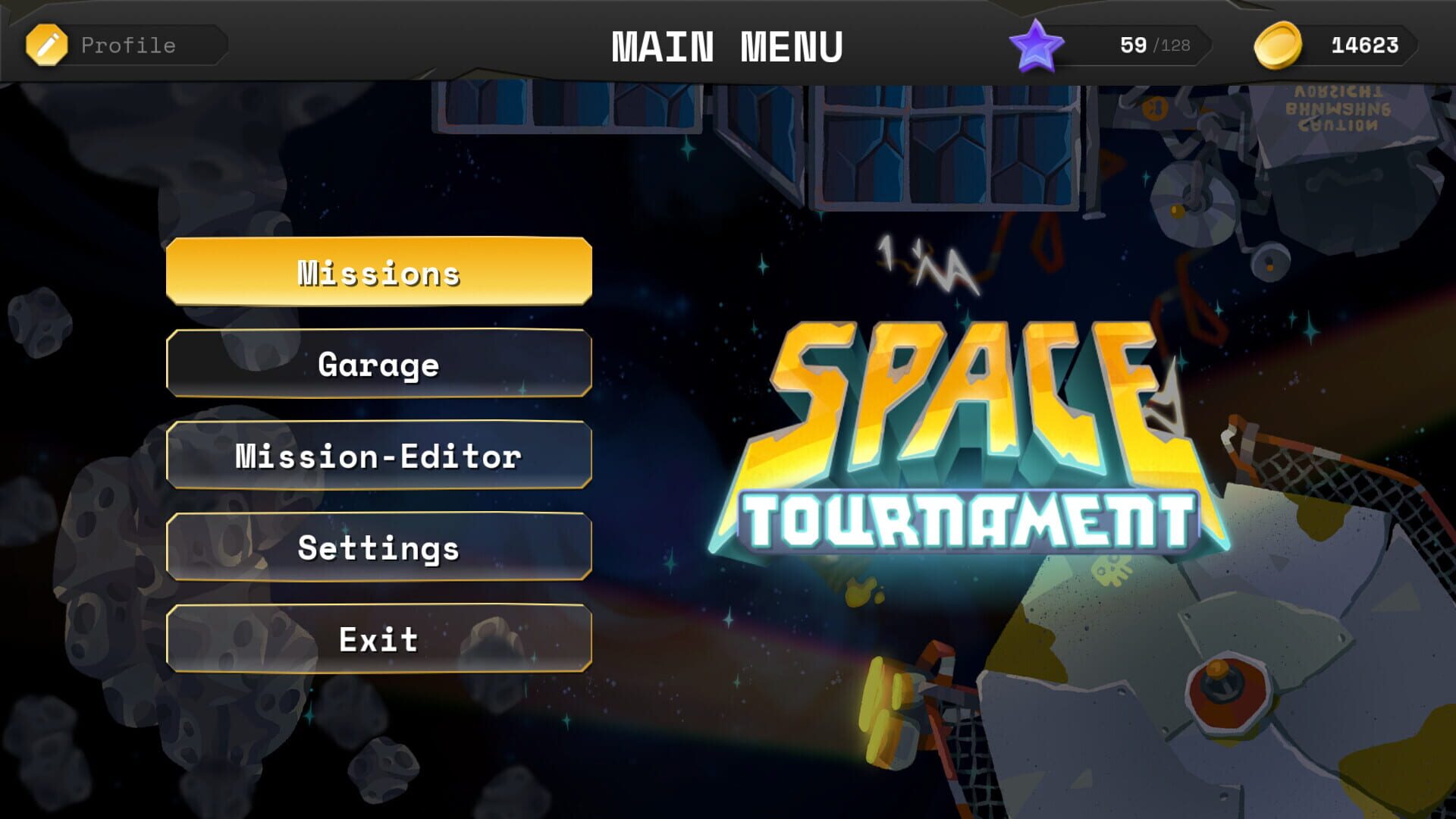The width and height of the screenshot is (1456, 819).
Task: Exit the game
Action: pyautogui.click(x=378, y=639)
